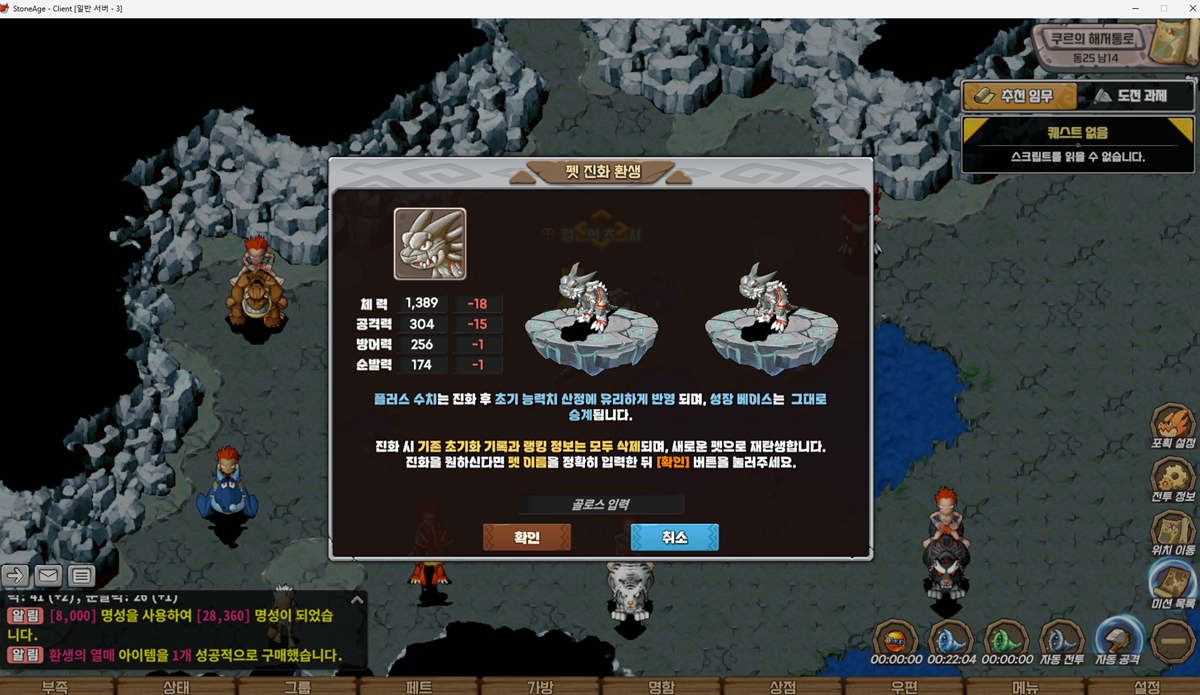This screenshot has height=695, width=1200.
Task: Open the 가방 bag menu
Action: pyautogui.click(x=540, y=686)
